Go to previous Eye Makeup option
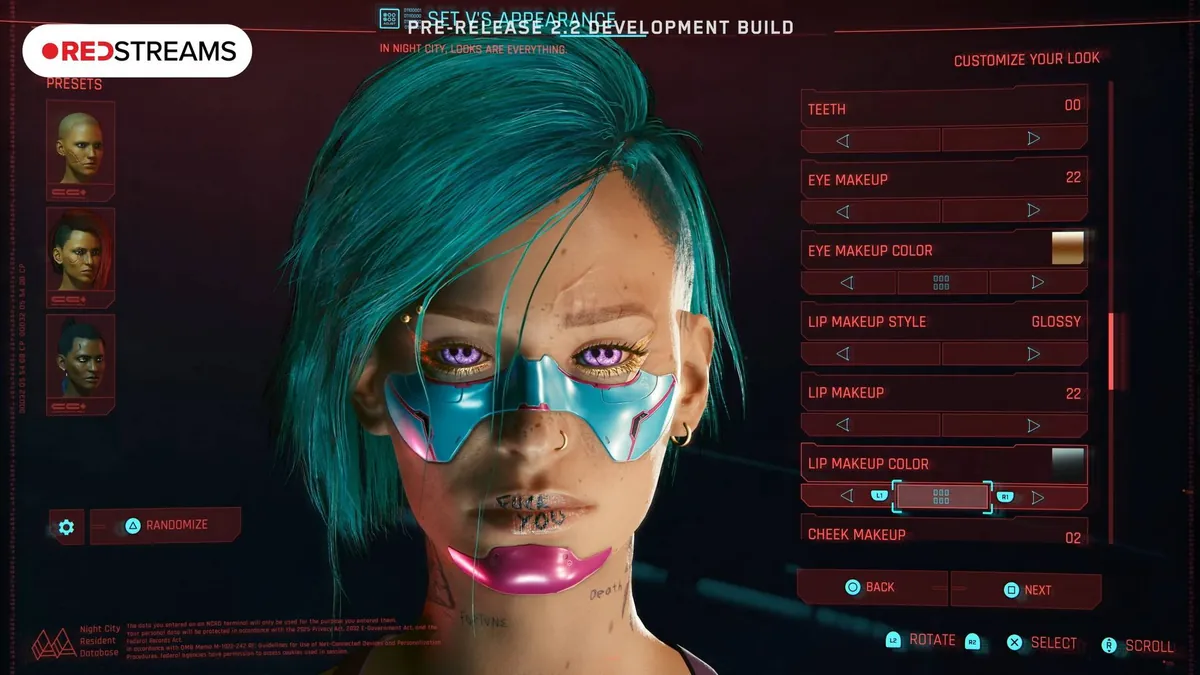Image resolution: width=1200 pixels, height=675 pixels. [842, 211]
